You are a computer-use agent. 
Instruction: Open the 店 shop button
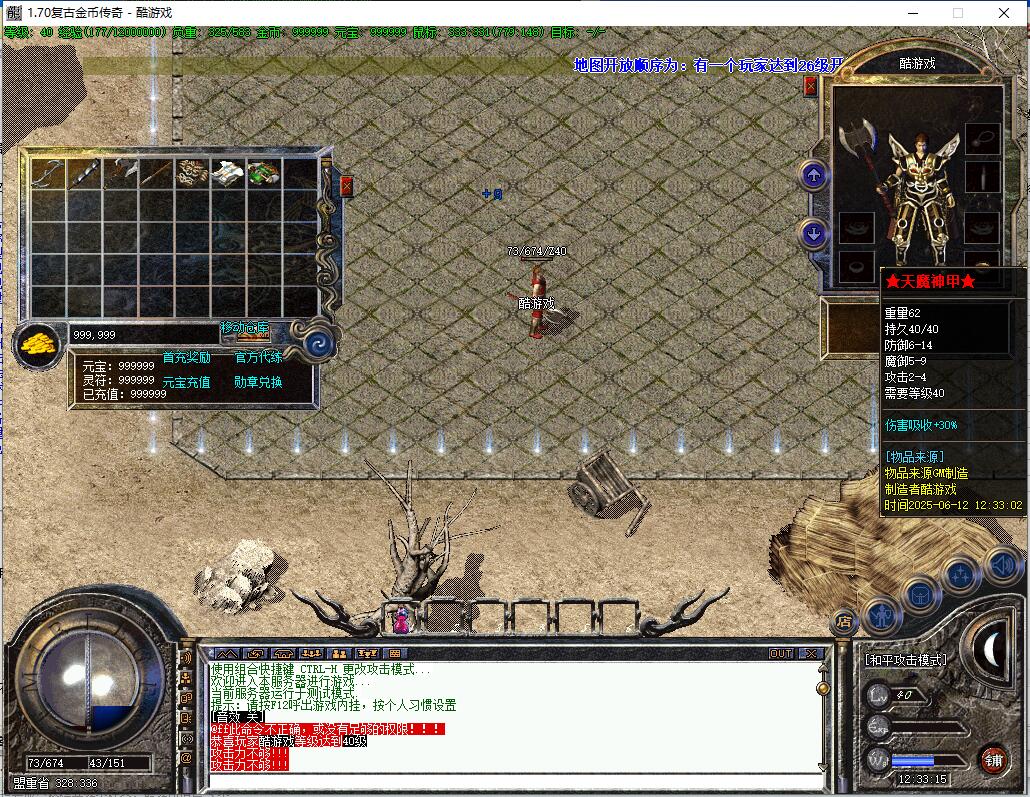coord(843,622)
